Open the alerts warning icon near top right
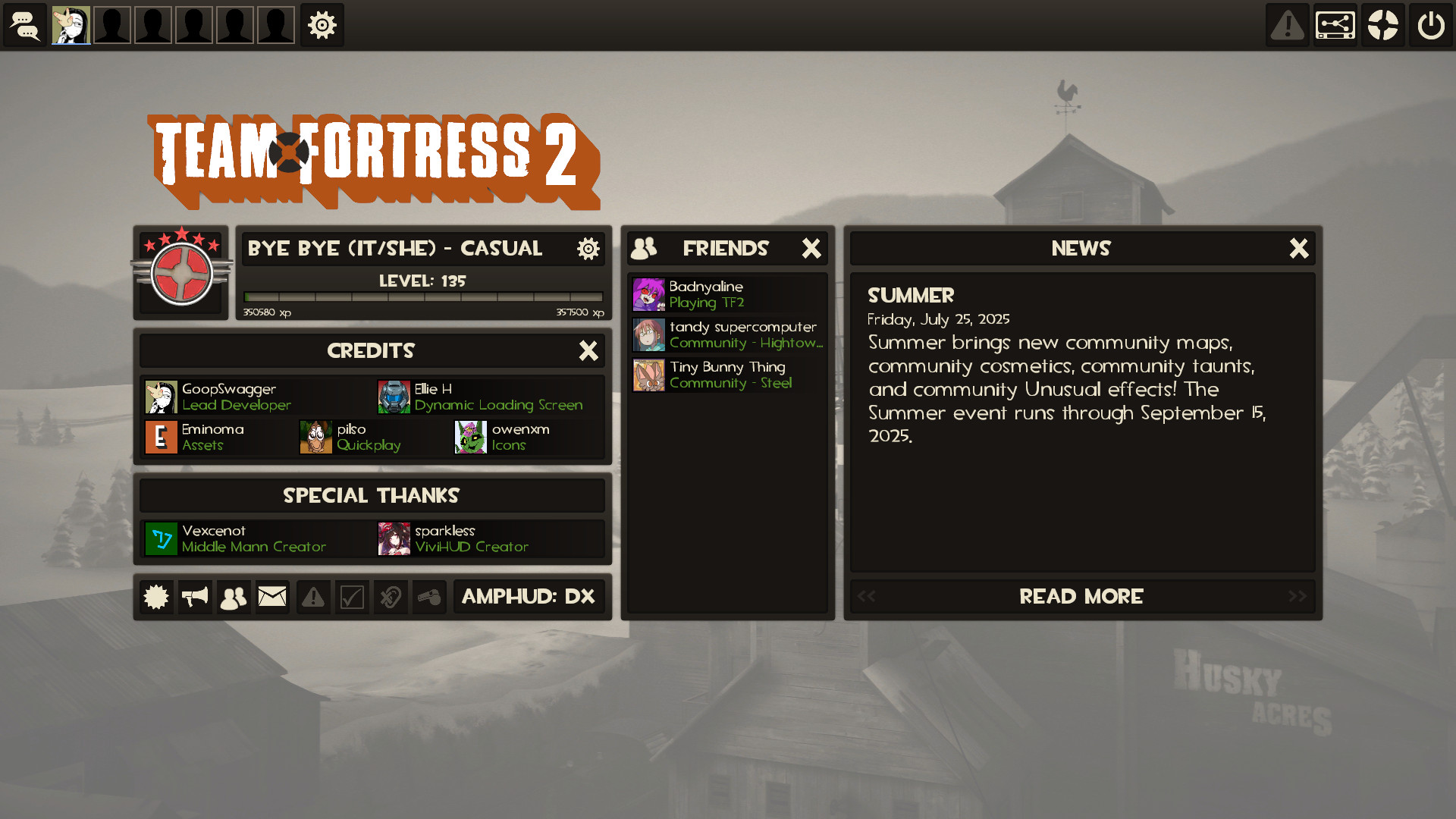The width and height of the screenshot is (1456, 819). 1287,24
